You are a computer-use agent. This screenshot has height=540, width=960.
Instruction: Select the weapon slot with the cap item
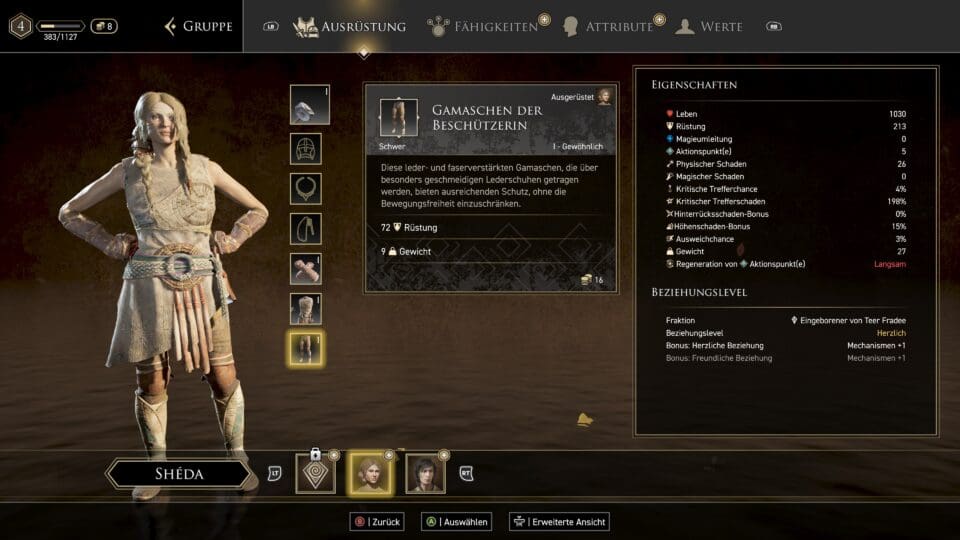[x=306, y=105]
